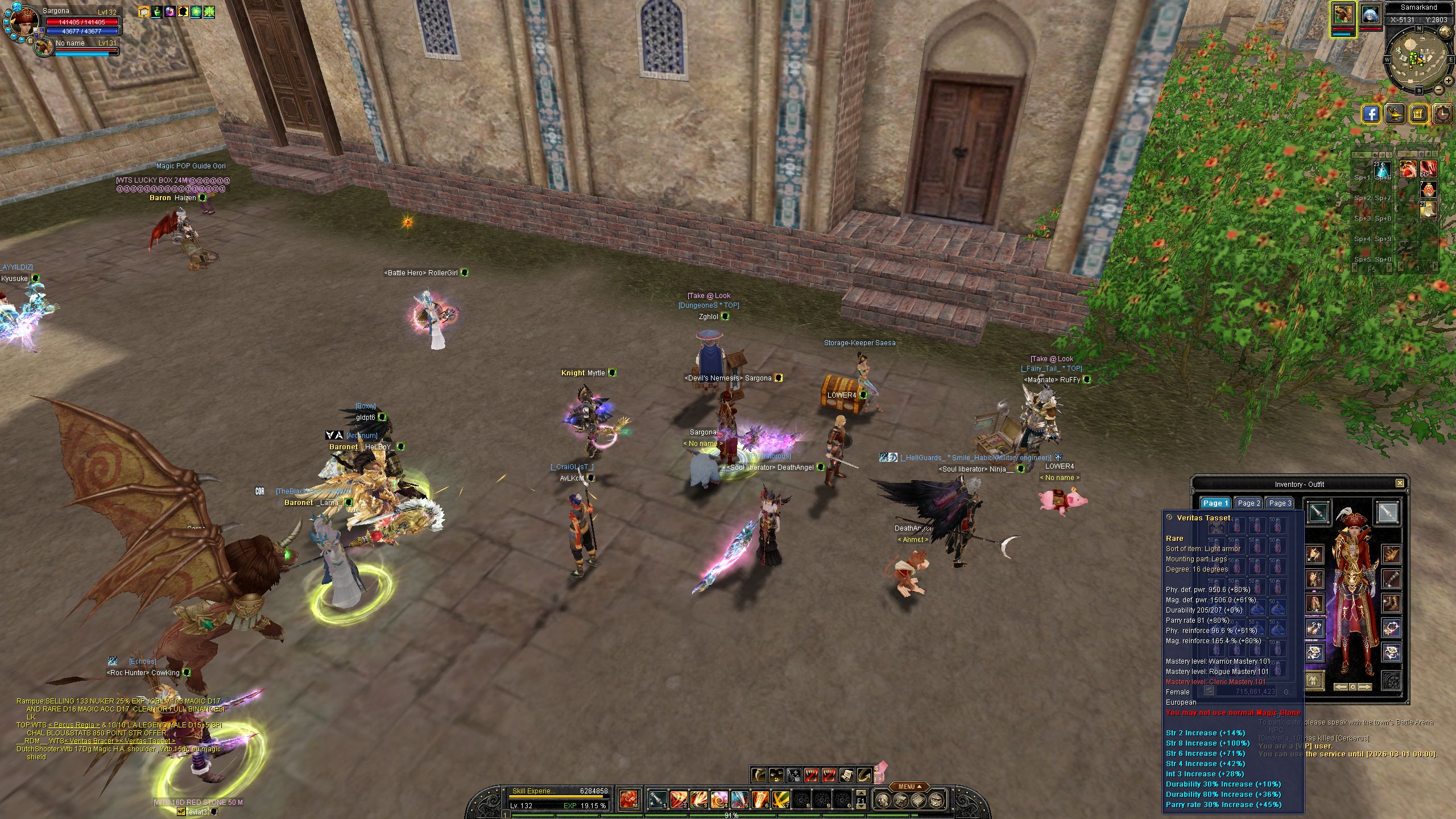This screenshot has height=819, width=1456.
Task: Click the scroll icon on pet bar
Action: point(846,775)
